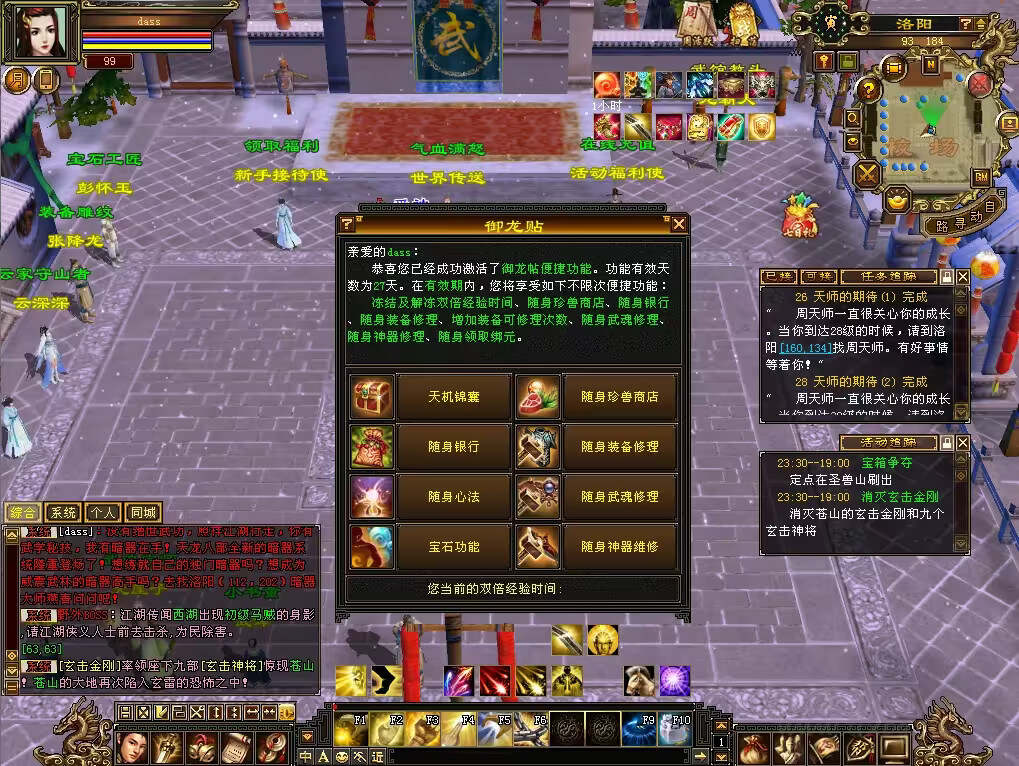Open the help button on 御龙贴 dialog
The width and height of the screenshot is (1019, 766).
coord(347,224)
